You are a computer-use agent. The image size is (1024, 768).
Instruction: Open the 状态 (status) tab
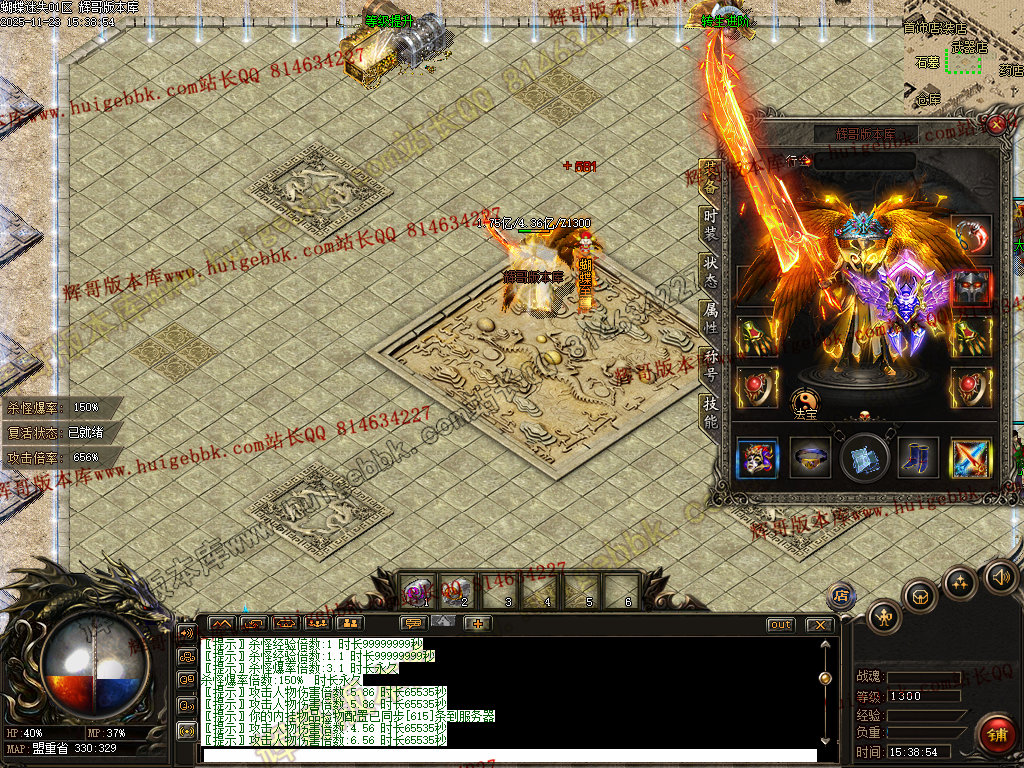(x=710, y=272)
